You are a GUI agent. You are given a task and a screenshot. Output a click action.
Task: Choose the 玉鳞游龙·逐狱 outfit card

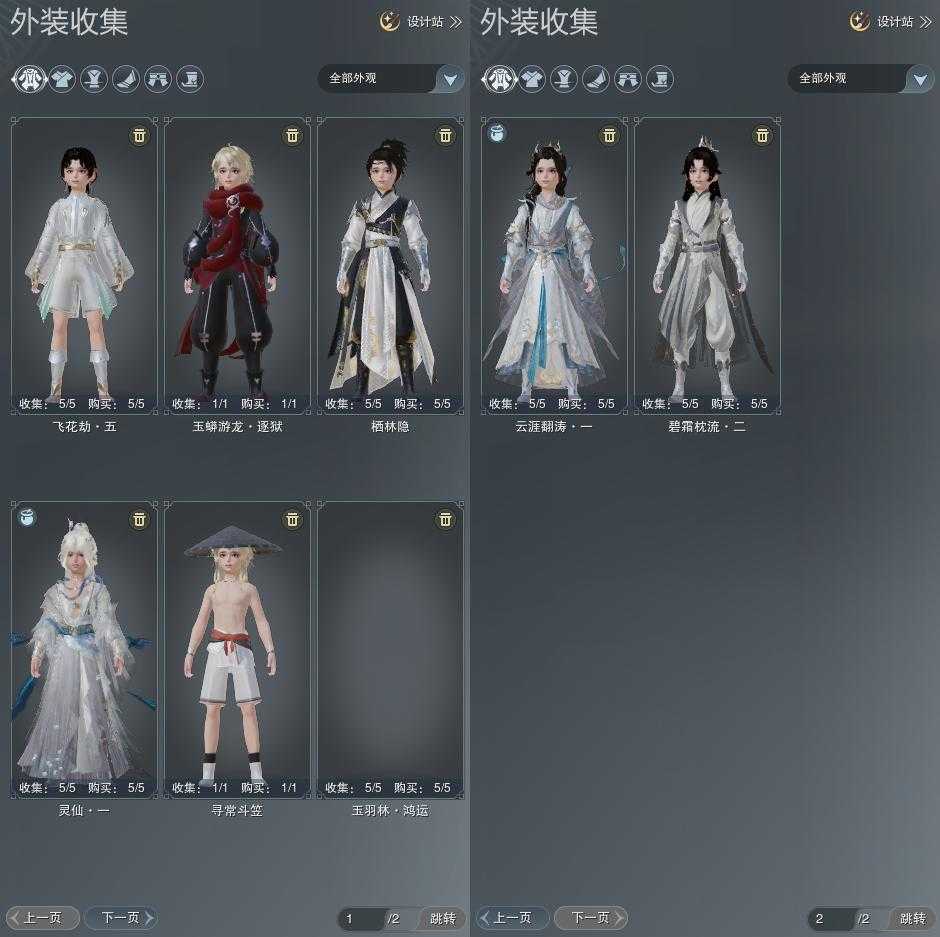click(x=237, y=265)
